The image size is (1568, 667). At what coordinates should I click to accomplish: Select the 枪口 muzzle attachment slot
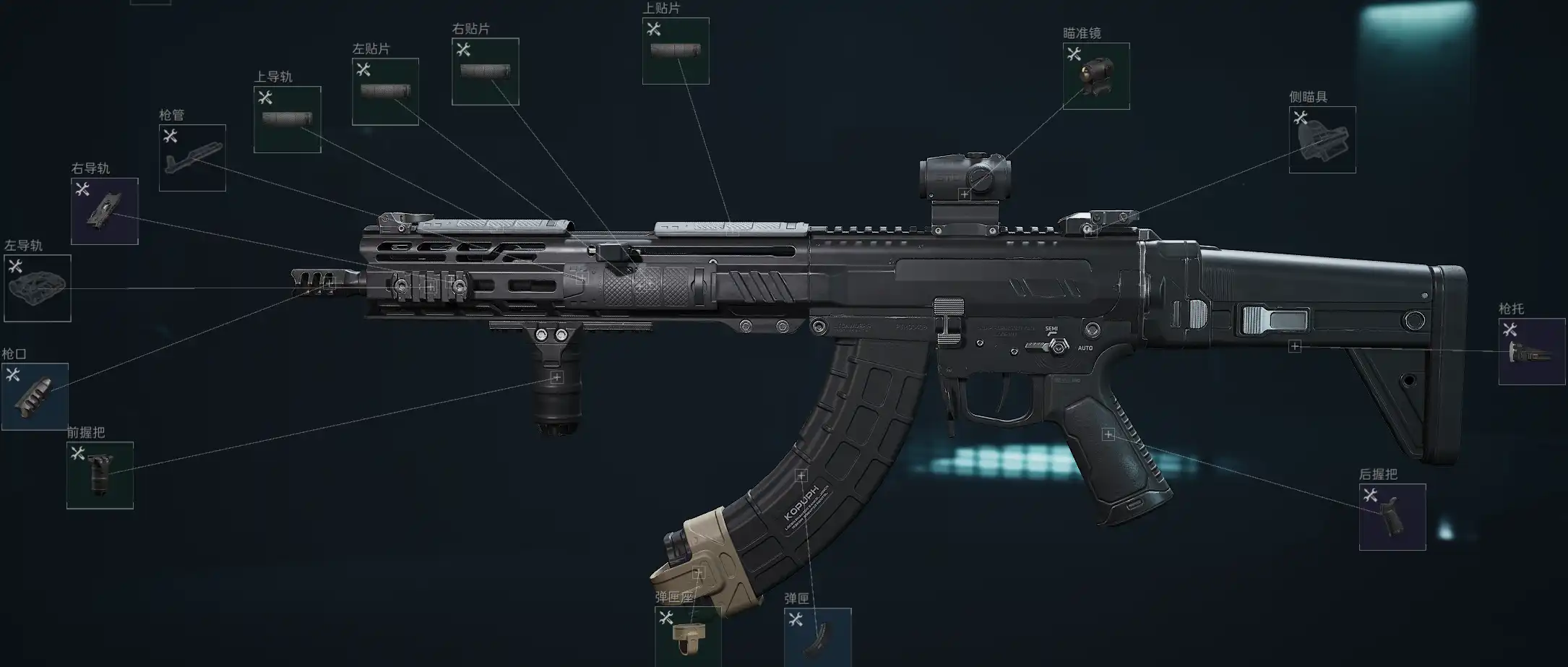tap(35, 396)
